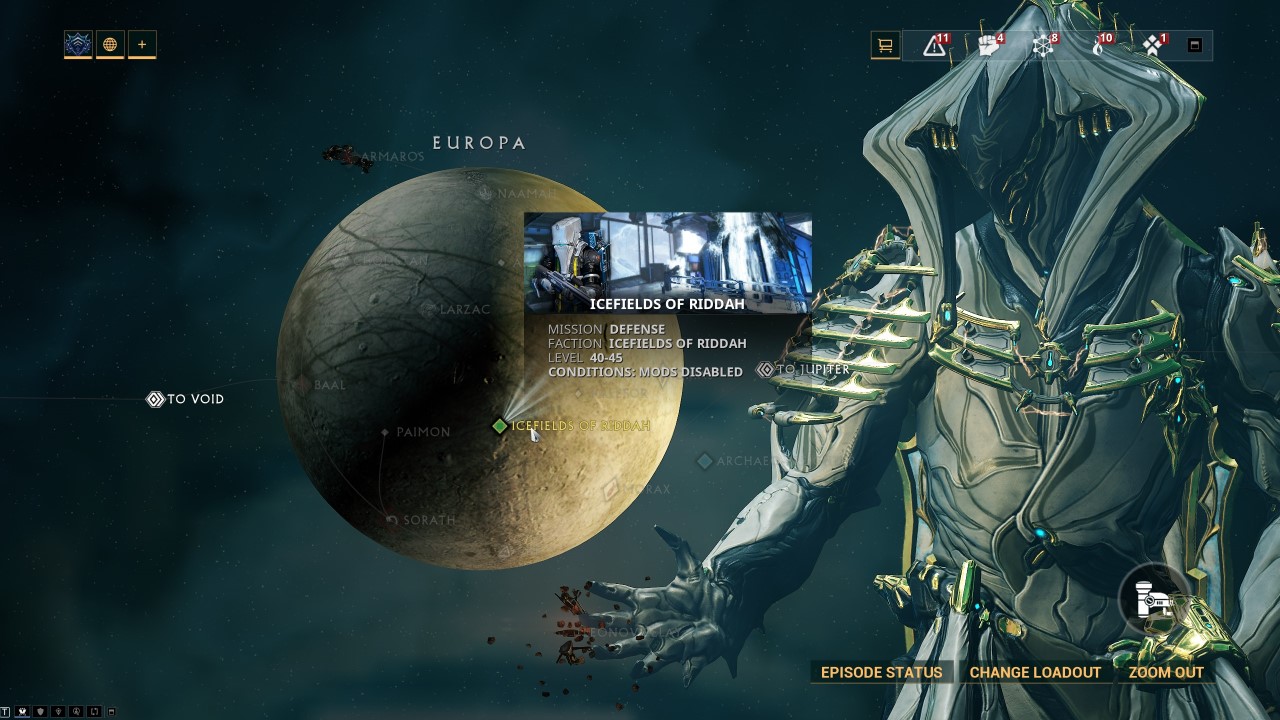Open the chat T icon bottom left
The height and width of the screenshot is (720, 1280).
(5, 711)
